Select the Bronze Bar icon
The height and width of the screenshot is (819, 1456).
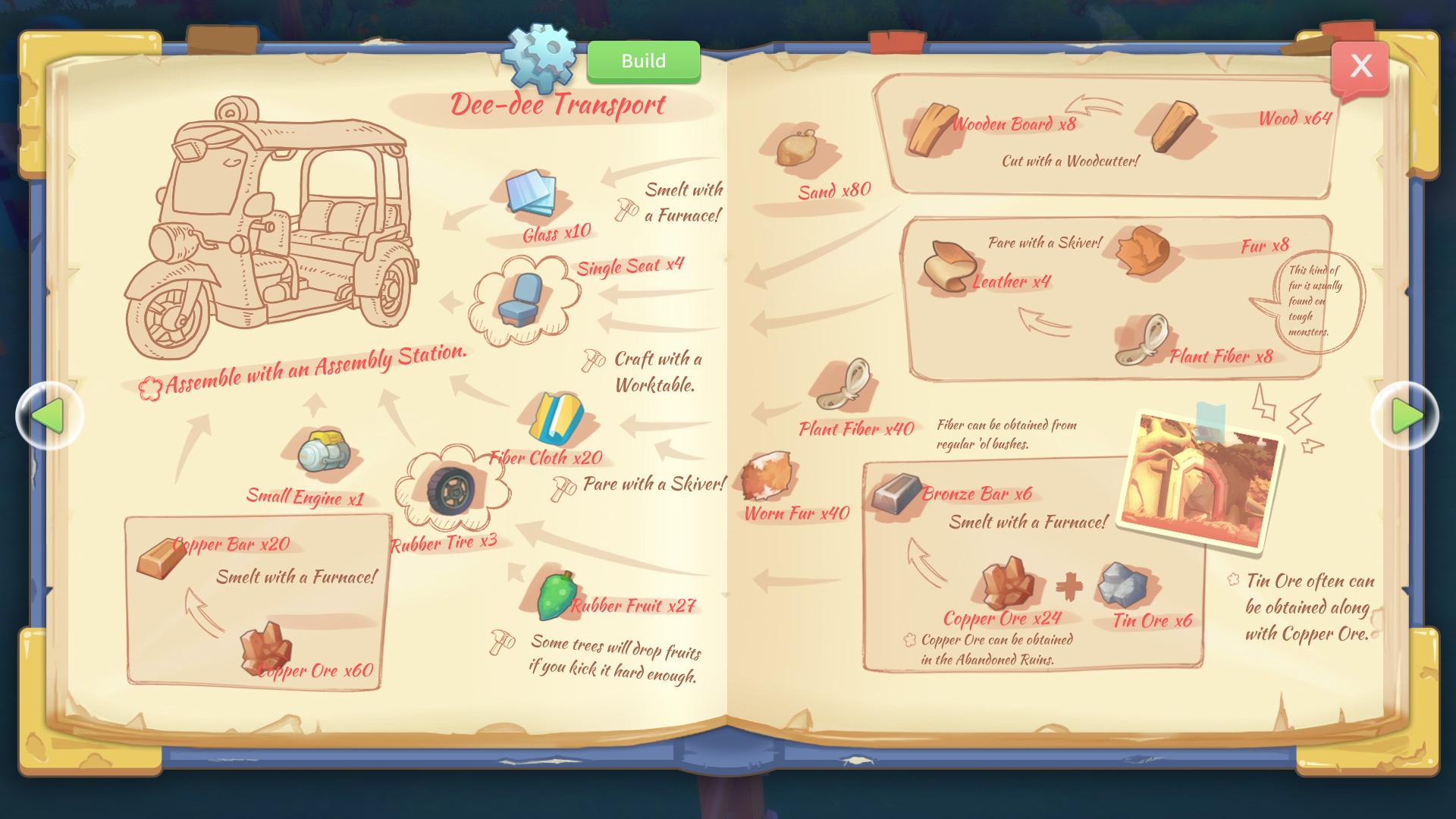pos(896,494)
